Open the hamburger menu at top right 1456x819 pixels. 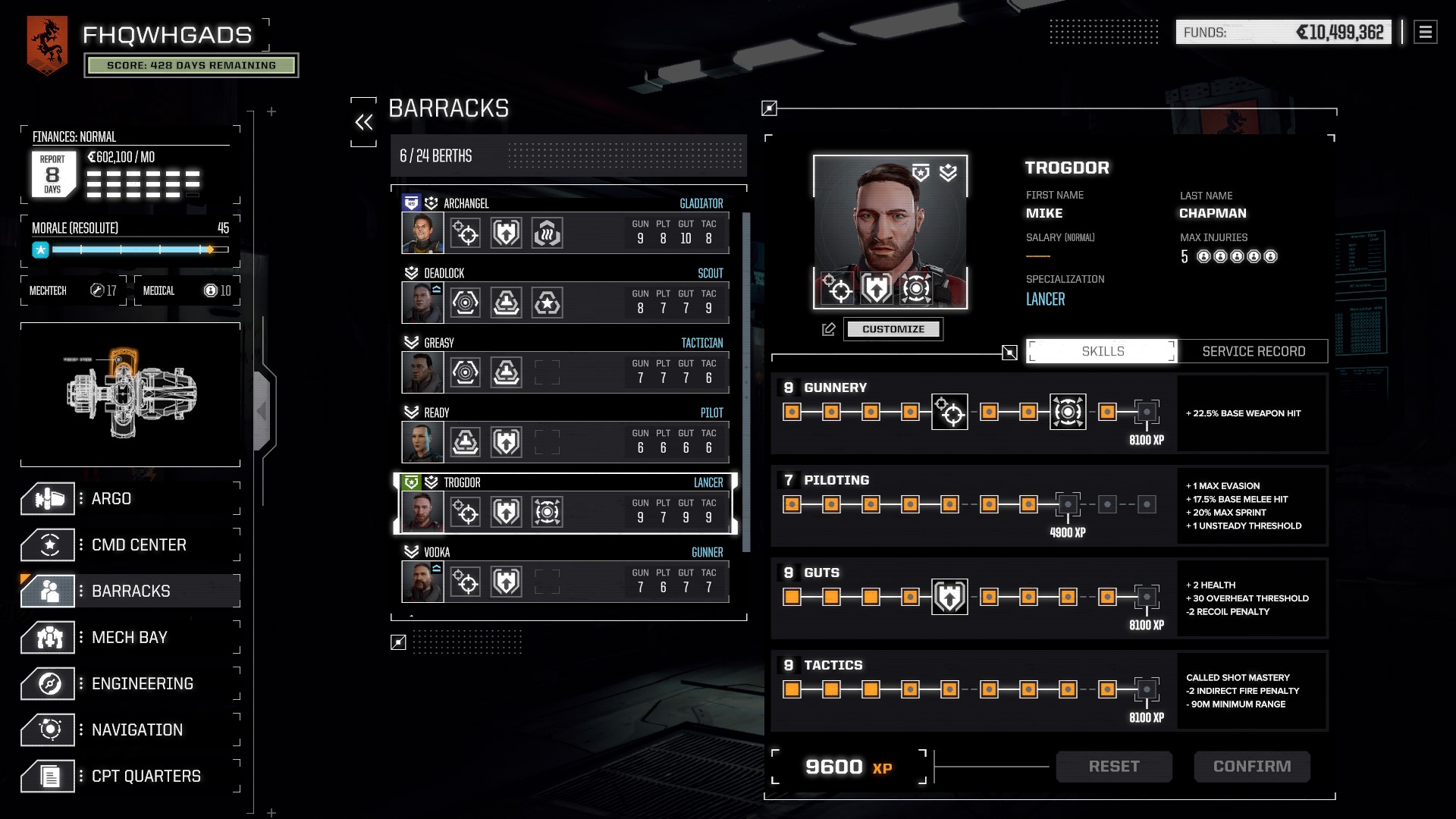[x=1426, y=32]
